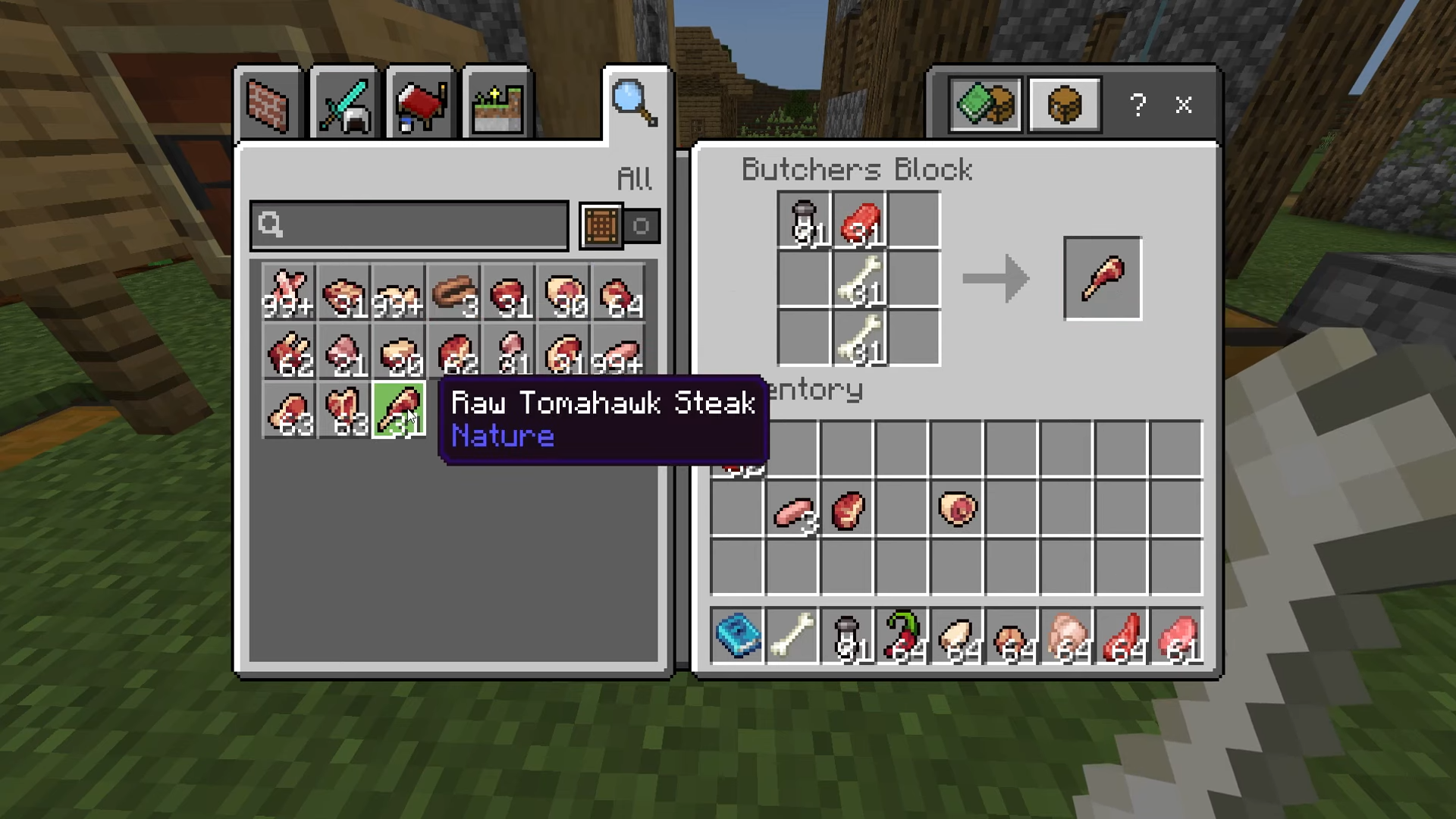The width and height of the screenshot is (1456, 819).
Task: Open the question mark help button
Action: pos(1137,105)
